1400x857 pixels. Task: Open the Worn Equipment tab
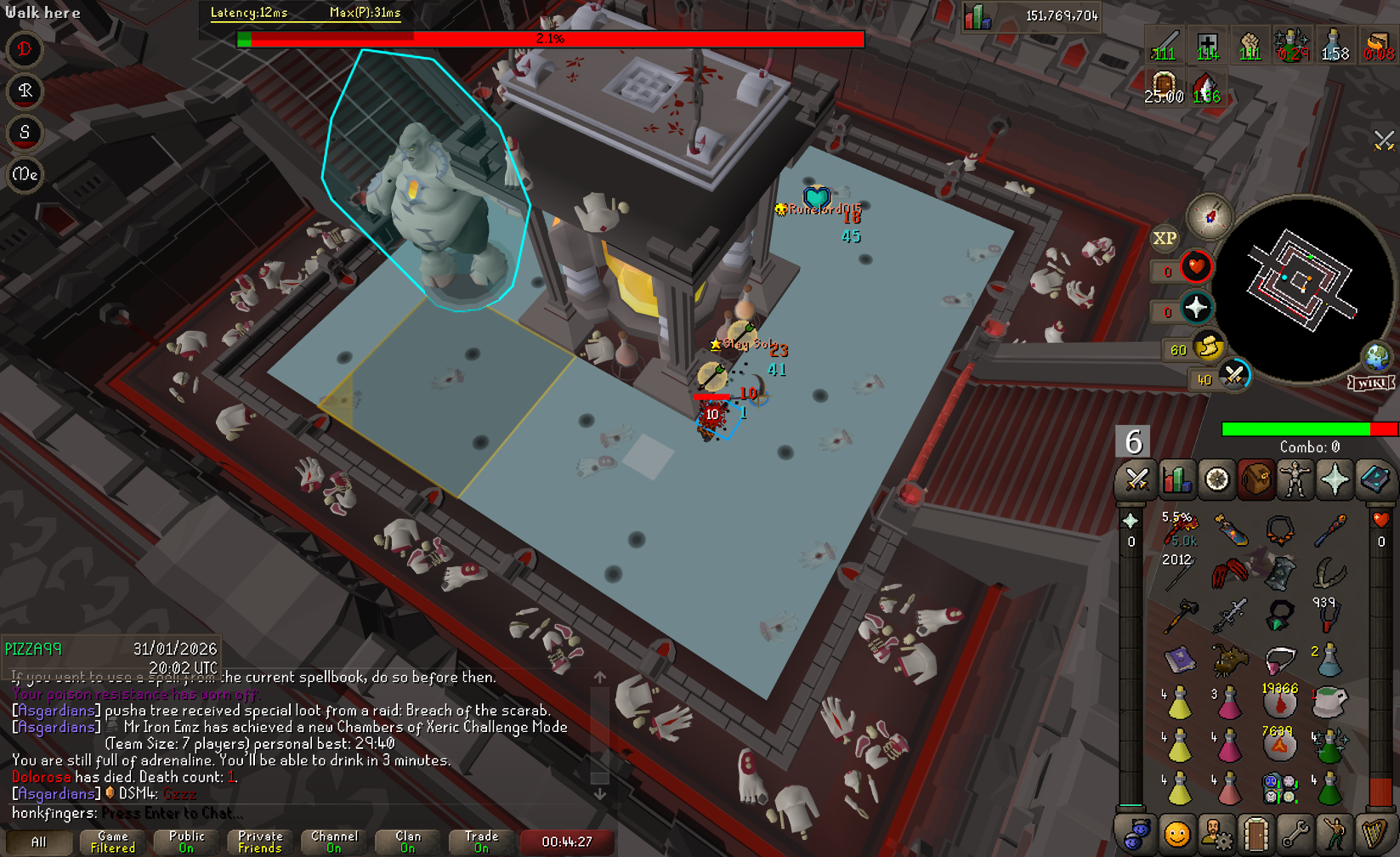point(1295,480)
